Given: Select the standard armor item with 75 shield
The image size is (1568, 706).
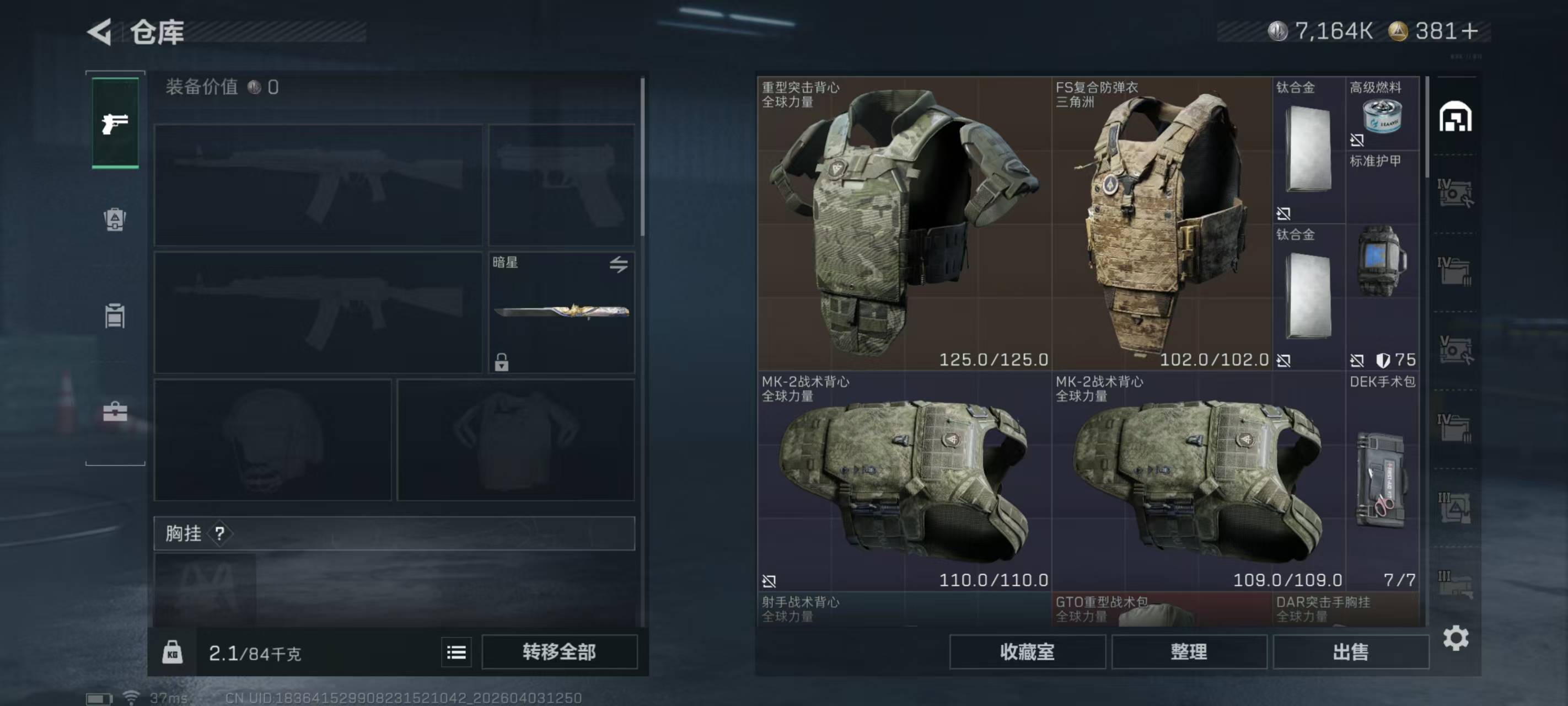Looking at the screenshot, I should [1382, 262].
